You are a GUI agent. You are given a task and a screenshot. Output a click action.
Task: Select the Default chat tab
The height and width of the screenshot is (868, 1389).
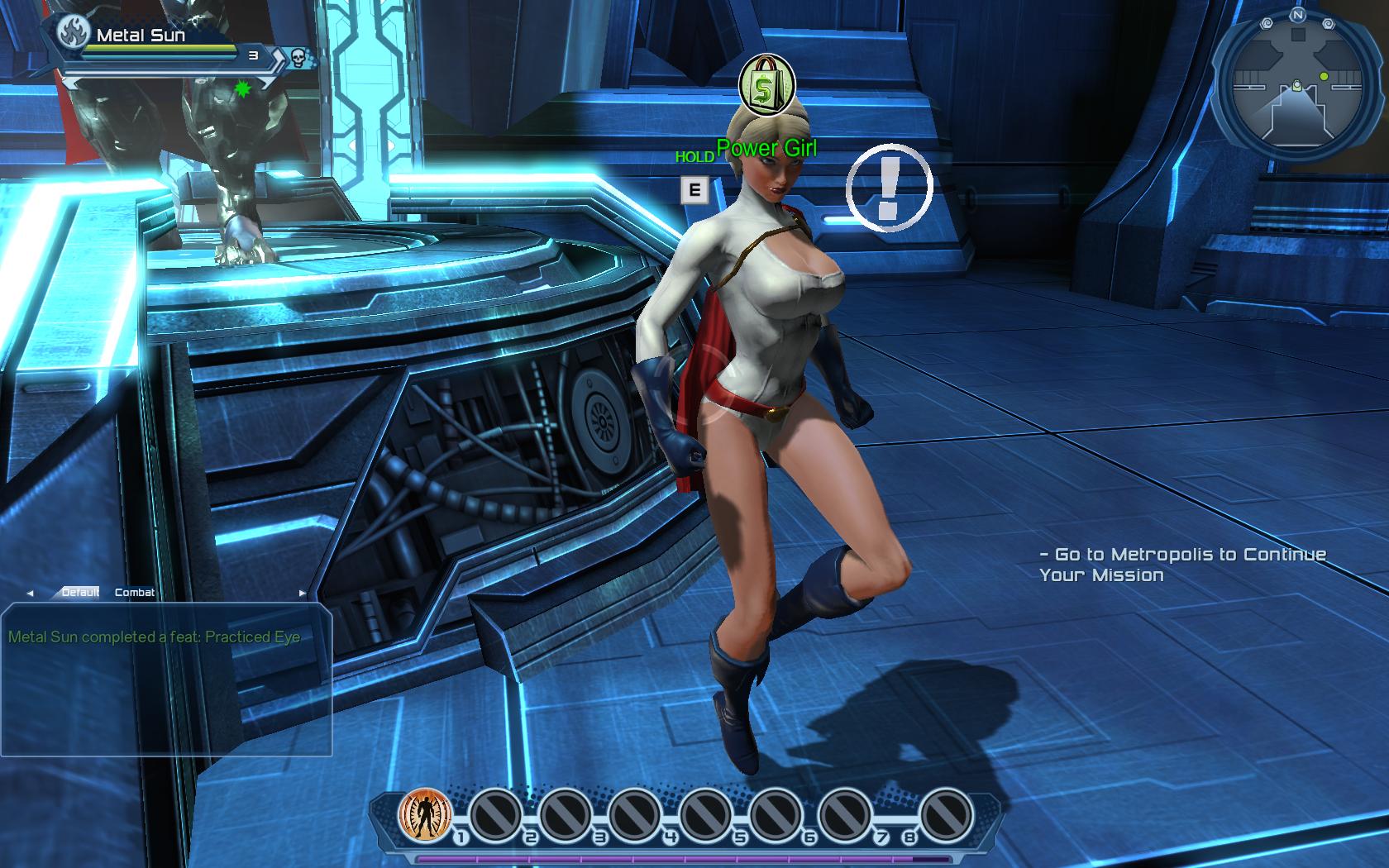click(80, 593)
